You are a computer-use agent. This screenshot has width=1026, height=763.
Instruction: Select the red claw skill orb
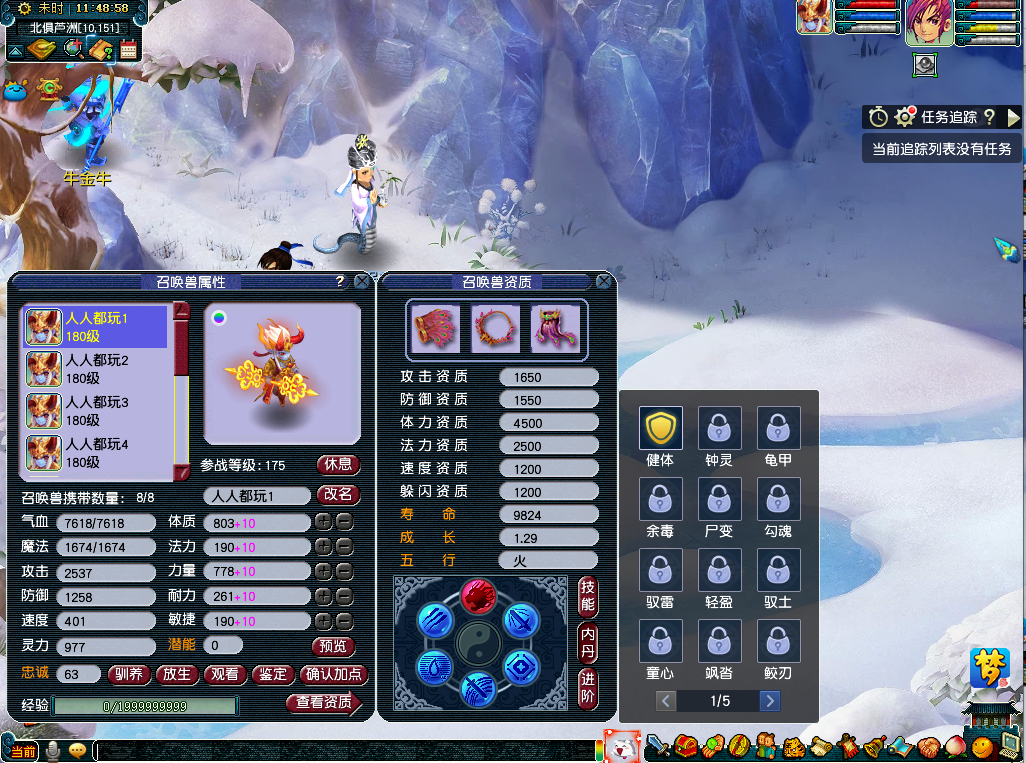tap(478, 597)
